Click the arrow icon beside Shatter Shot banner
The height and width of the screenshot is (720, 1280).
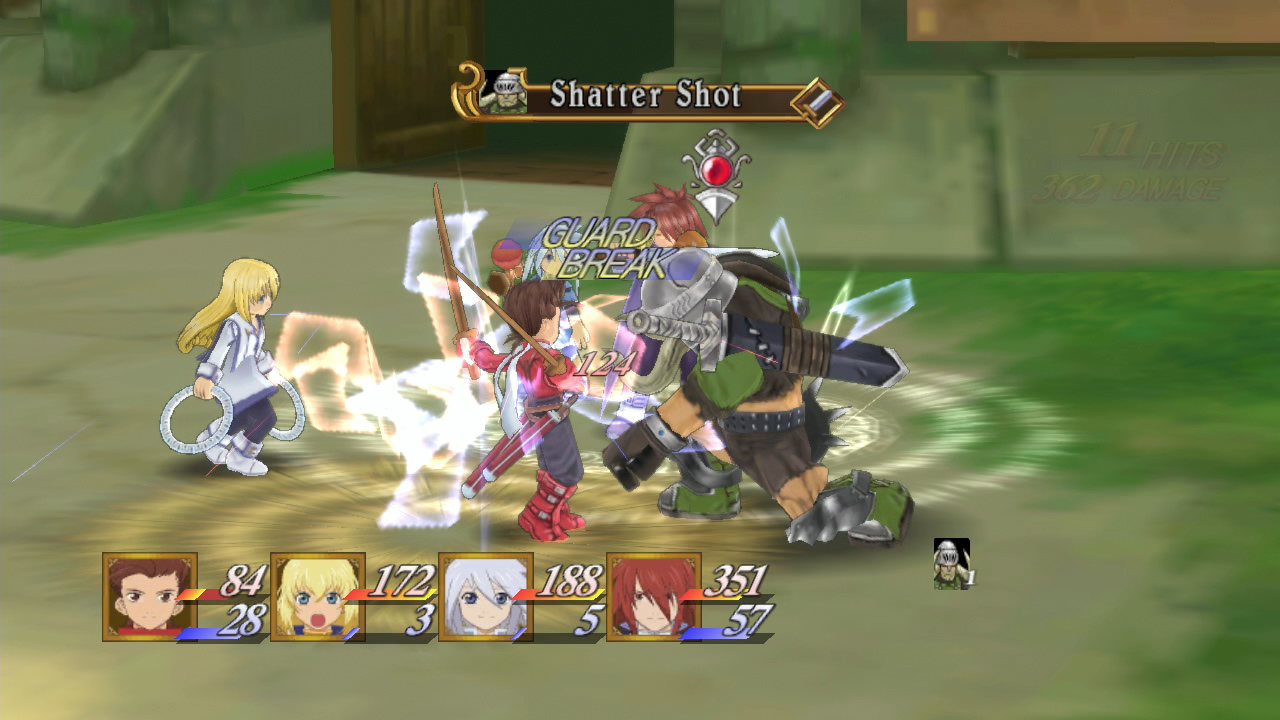pyautogui.click(x=817, y=99)
